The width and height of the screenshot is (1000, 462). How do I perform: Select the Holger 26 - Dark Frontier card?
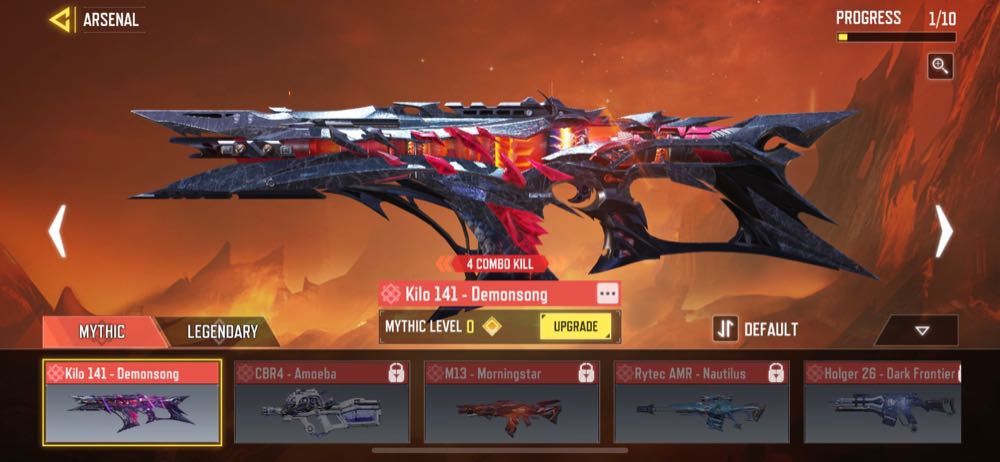coord(882,402)
